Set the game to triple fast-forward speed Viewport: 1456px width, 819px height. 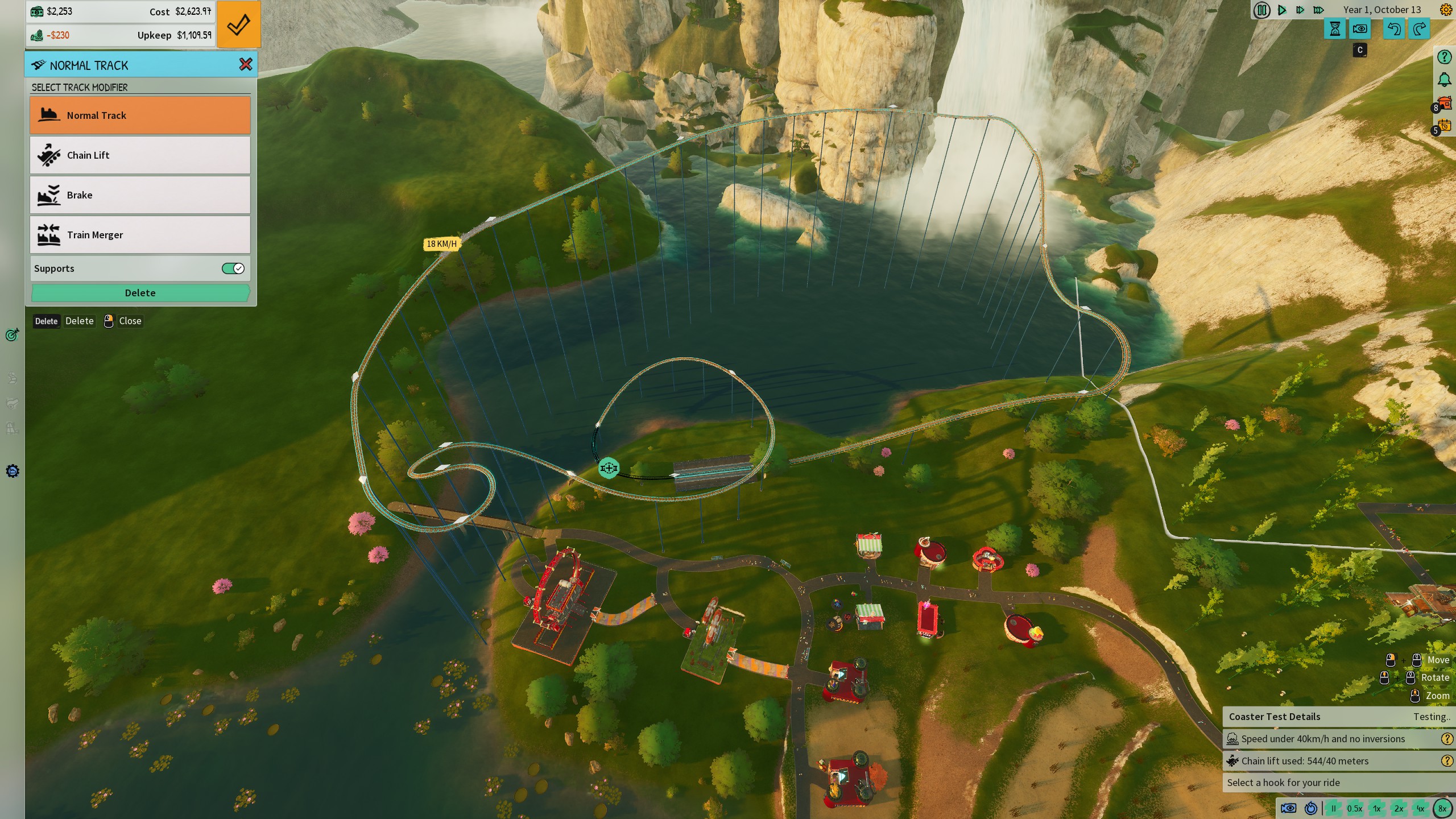click(1319, 10)
